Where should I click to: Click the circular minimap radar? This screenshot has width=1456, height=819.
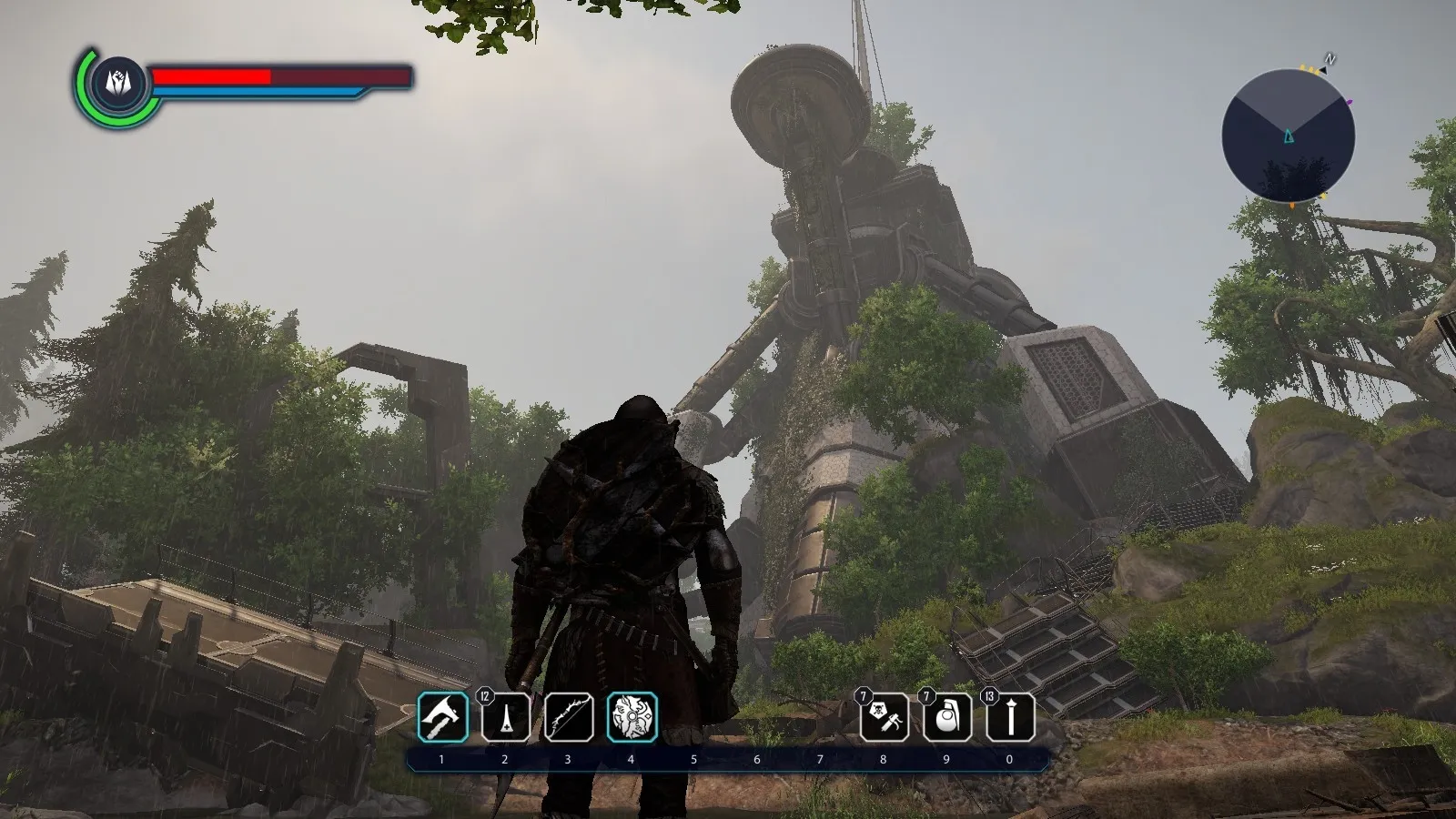(x=1288, y=136)
